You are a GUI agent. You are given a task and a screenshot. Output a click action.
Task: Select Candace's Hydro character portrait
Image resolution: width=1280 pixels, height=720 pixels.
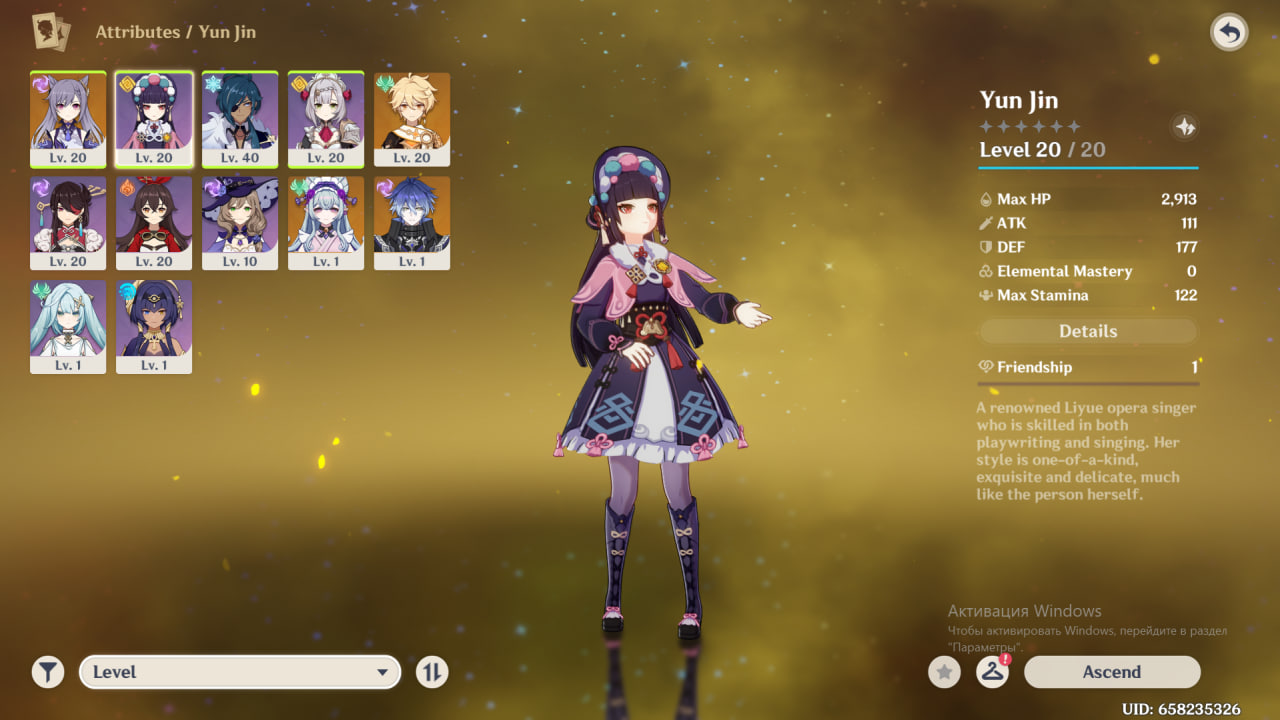pyautogui.click(x=154, y=326)
